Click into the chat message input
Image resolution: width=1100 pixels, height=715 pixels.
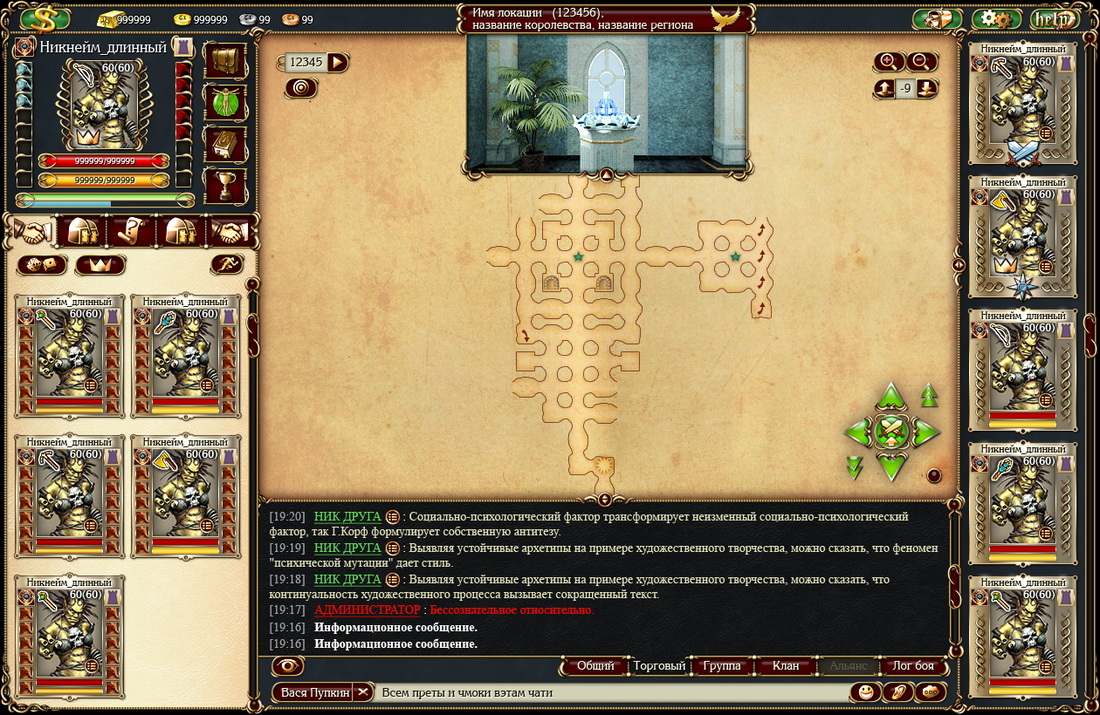pyautogui.click(x=610, y=692)
